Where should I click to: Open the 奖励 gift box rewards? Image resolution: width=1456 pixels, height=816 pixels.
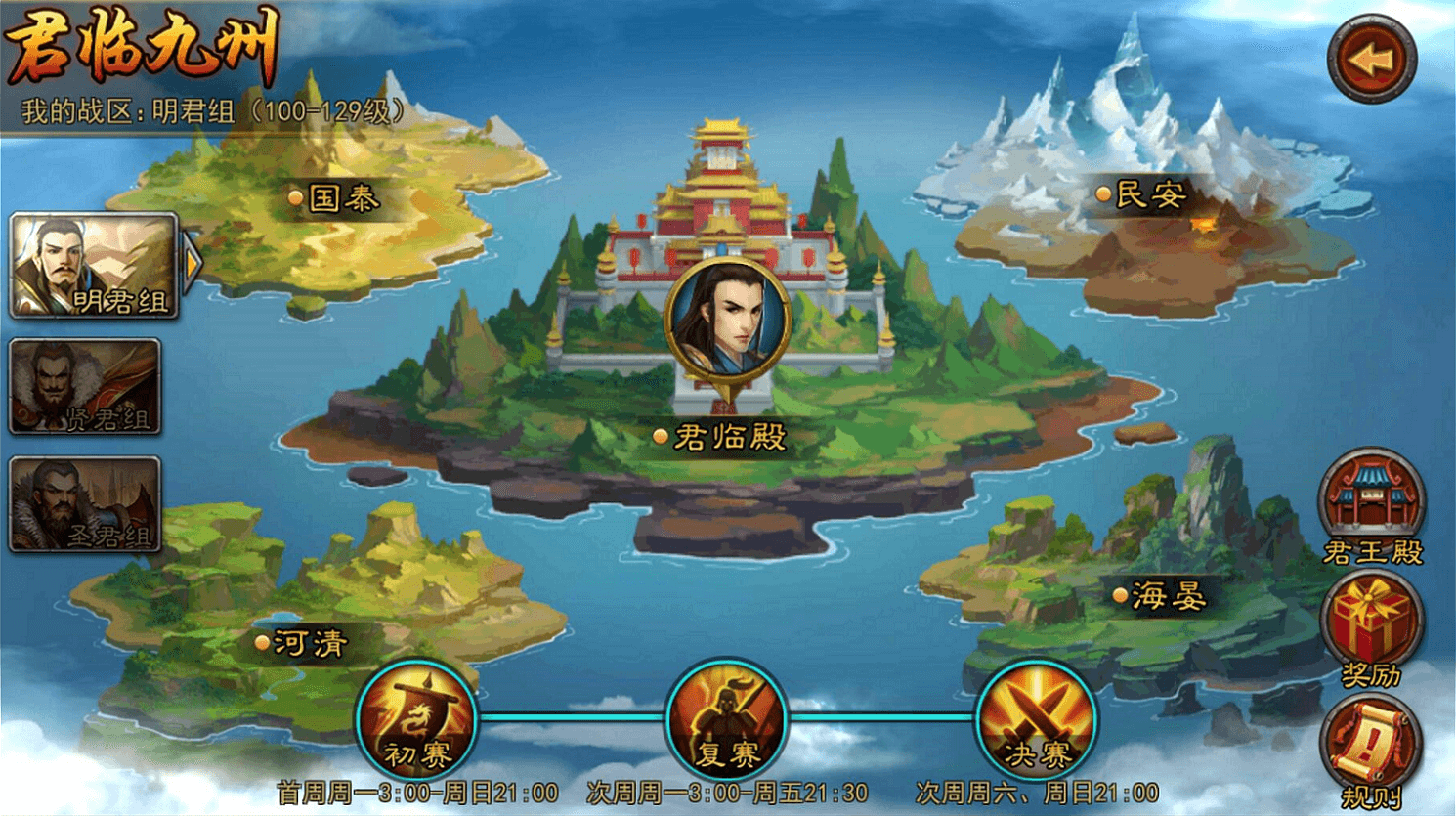(1371, 622)
